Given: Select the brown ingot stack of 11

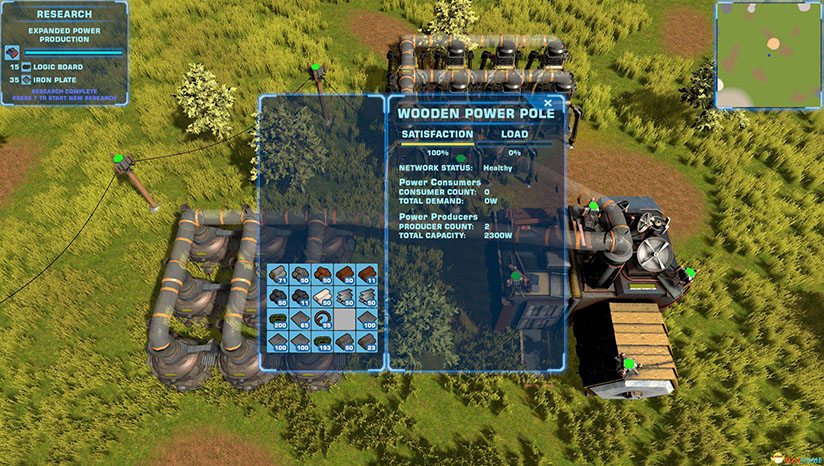Looking at the screenshot, I should click(x=368, y=273).
